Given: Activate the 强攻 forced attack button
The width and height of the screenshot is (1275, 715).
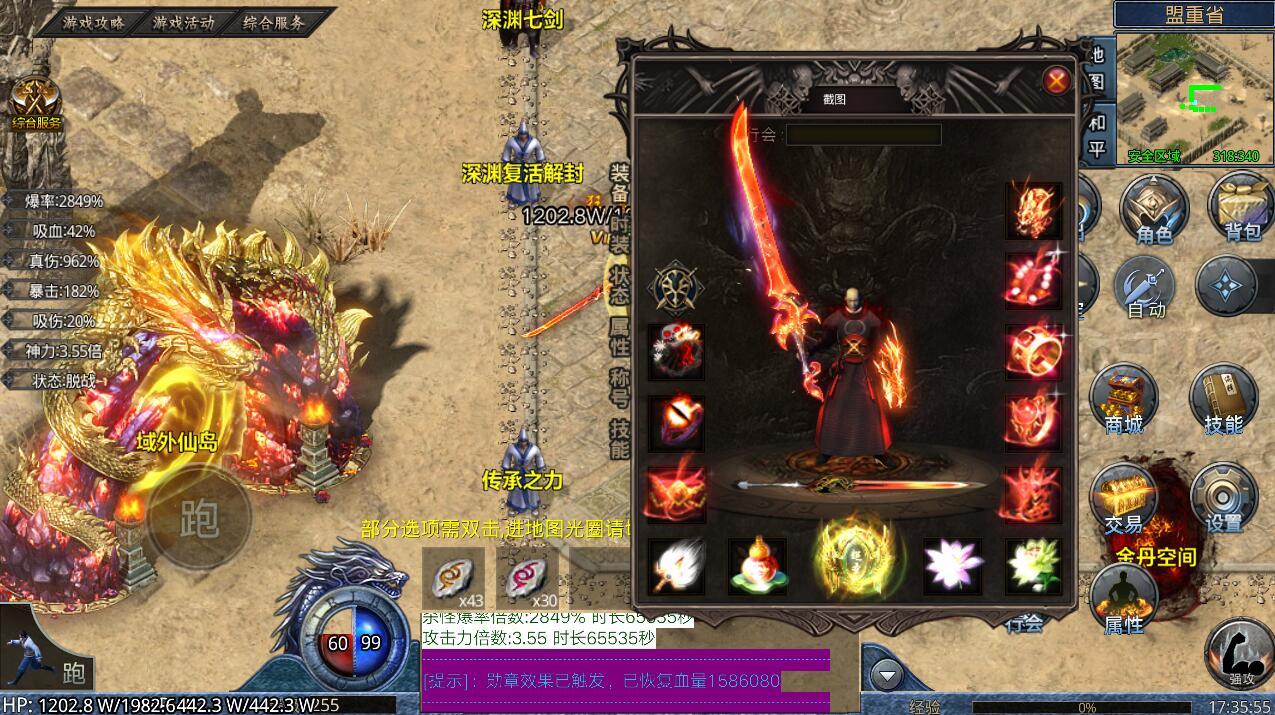Looking at the screenshot, I should pos(1238,650).
